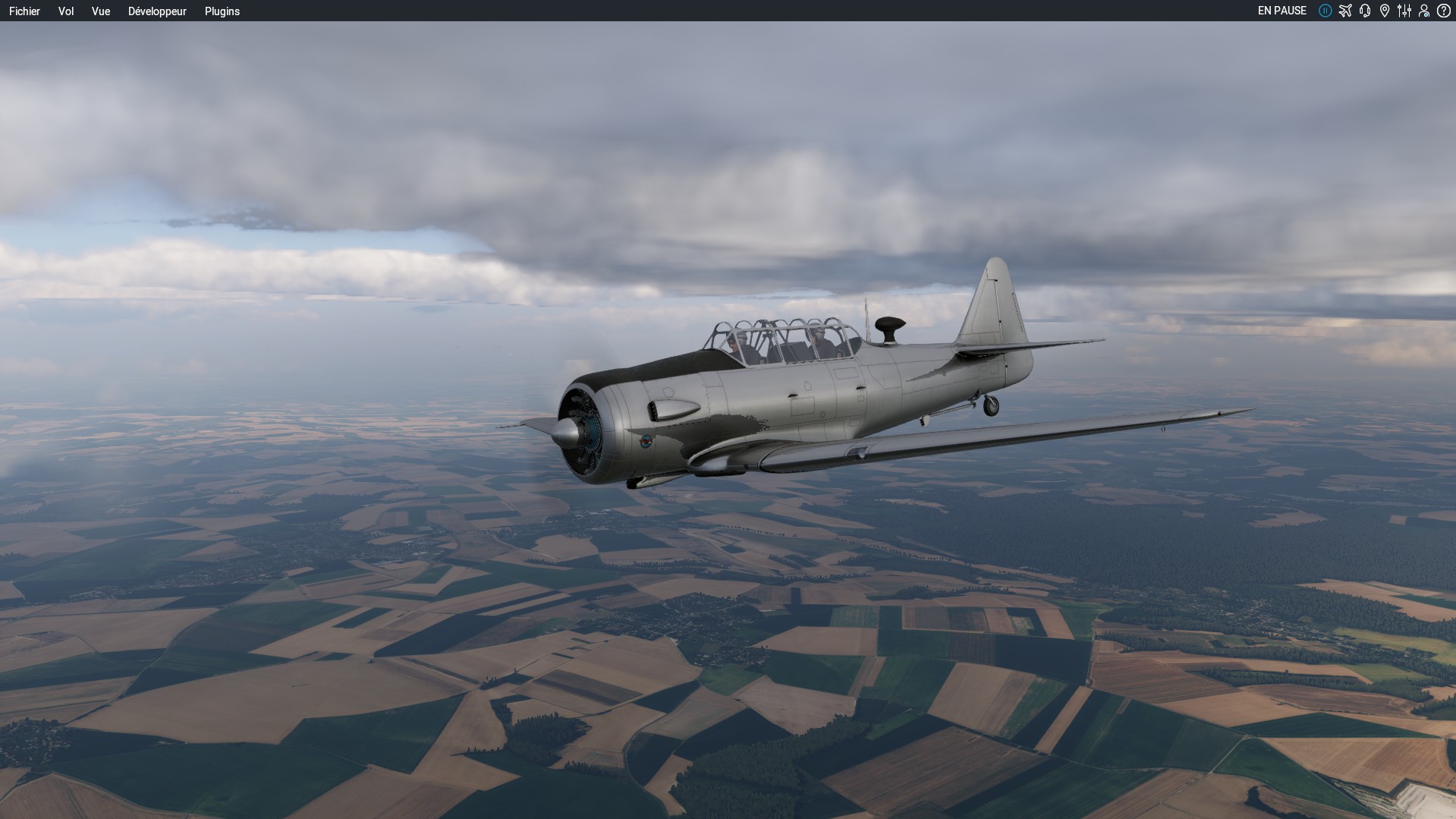The height and width of the screenshot is (819, 1456).
Task: Open the Plugins menu
Action: (222, 11)
